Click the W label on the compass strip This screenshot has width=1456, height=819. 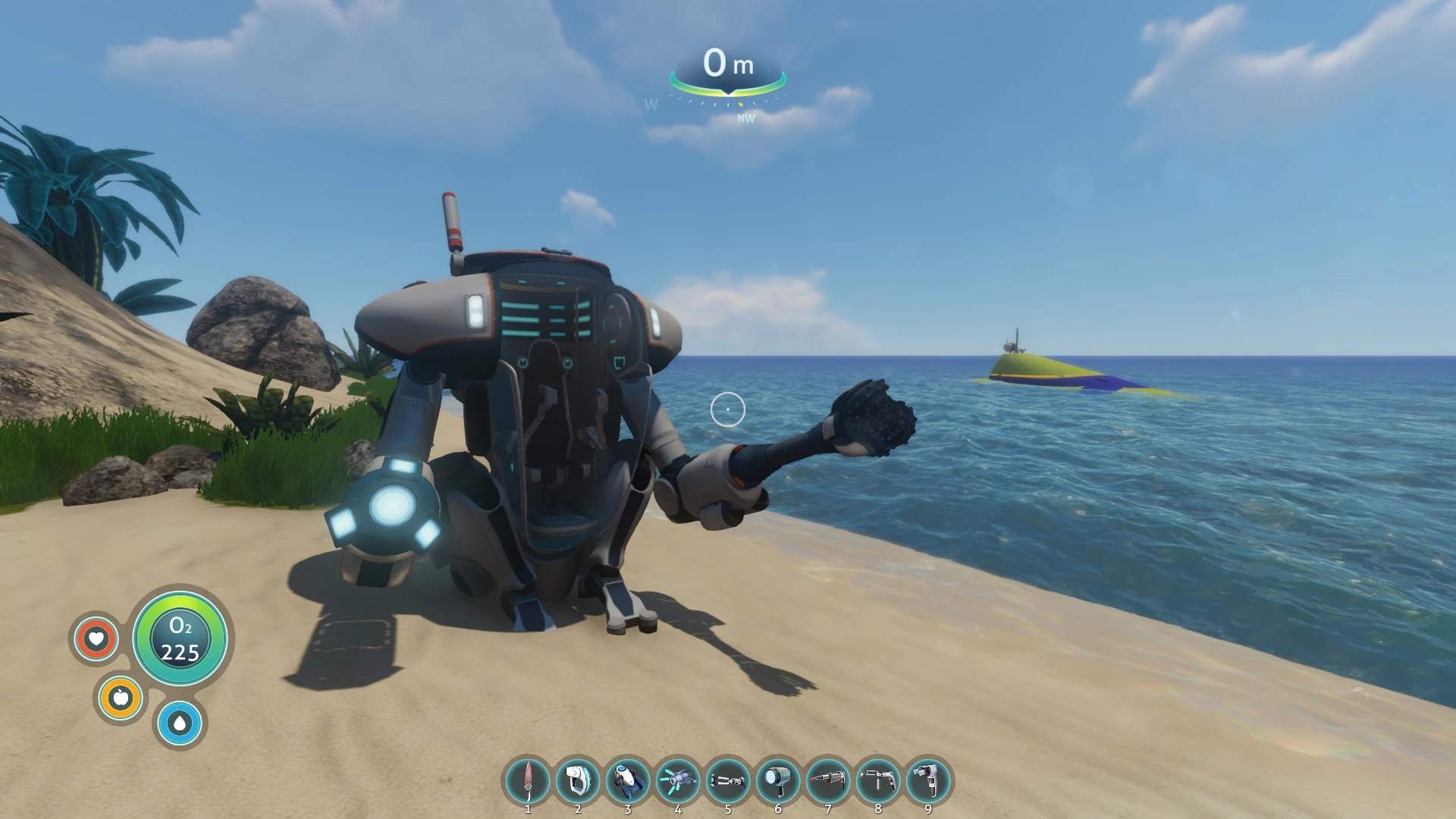(x=649, y=105)
